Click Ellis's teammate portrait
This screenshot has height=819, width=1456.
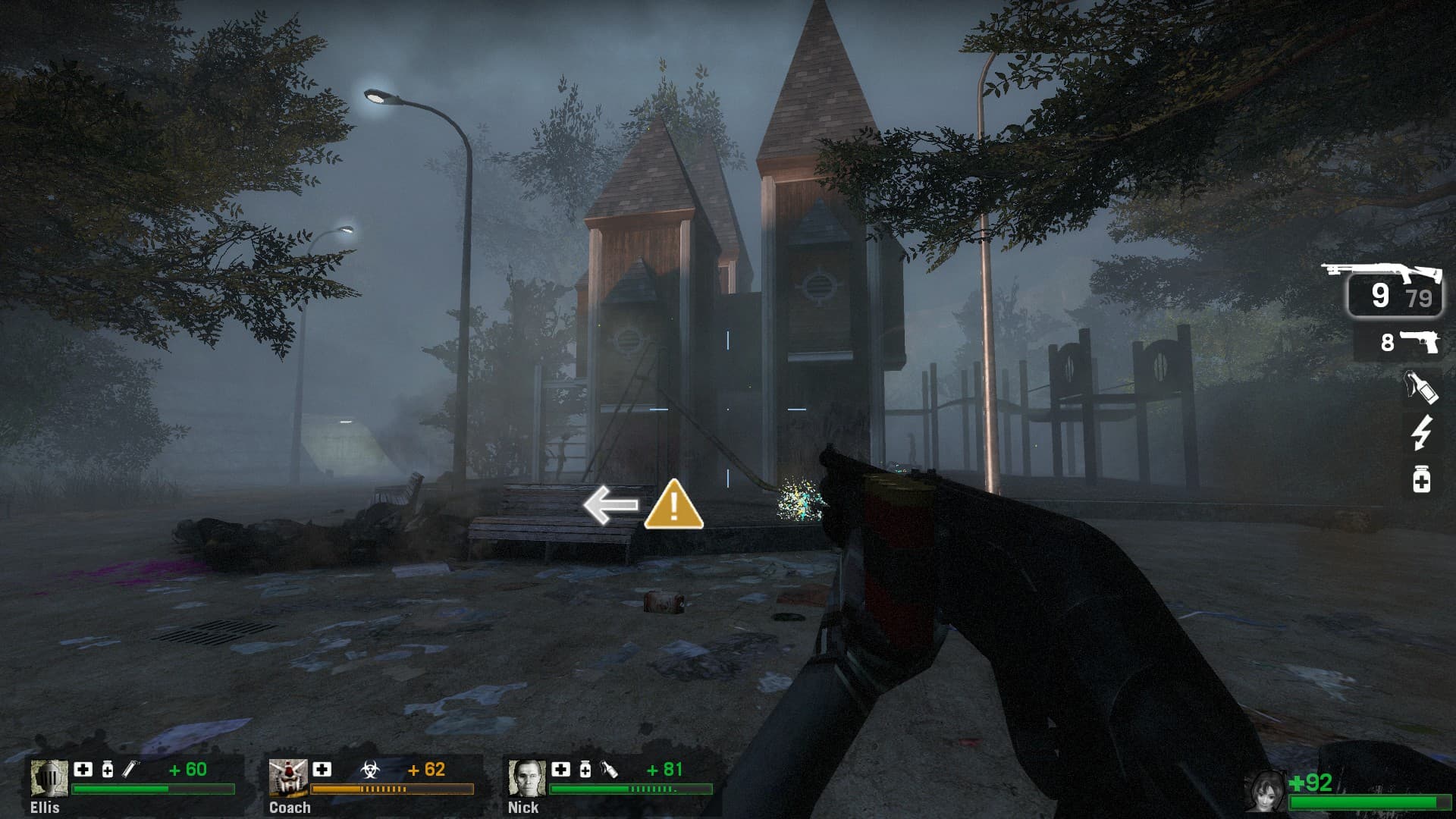49,779
